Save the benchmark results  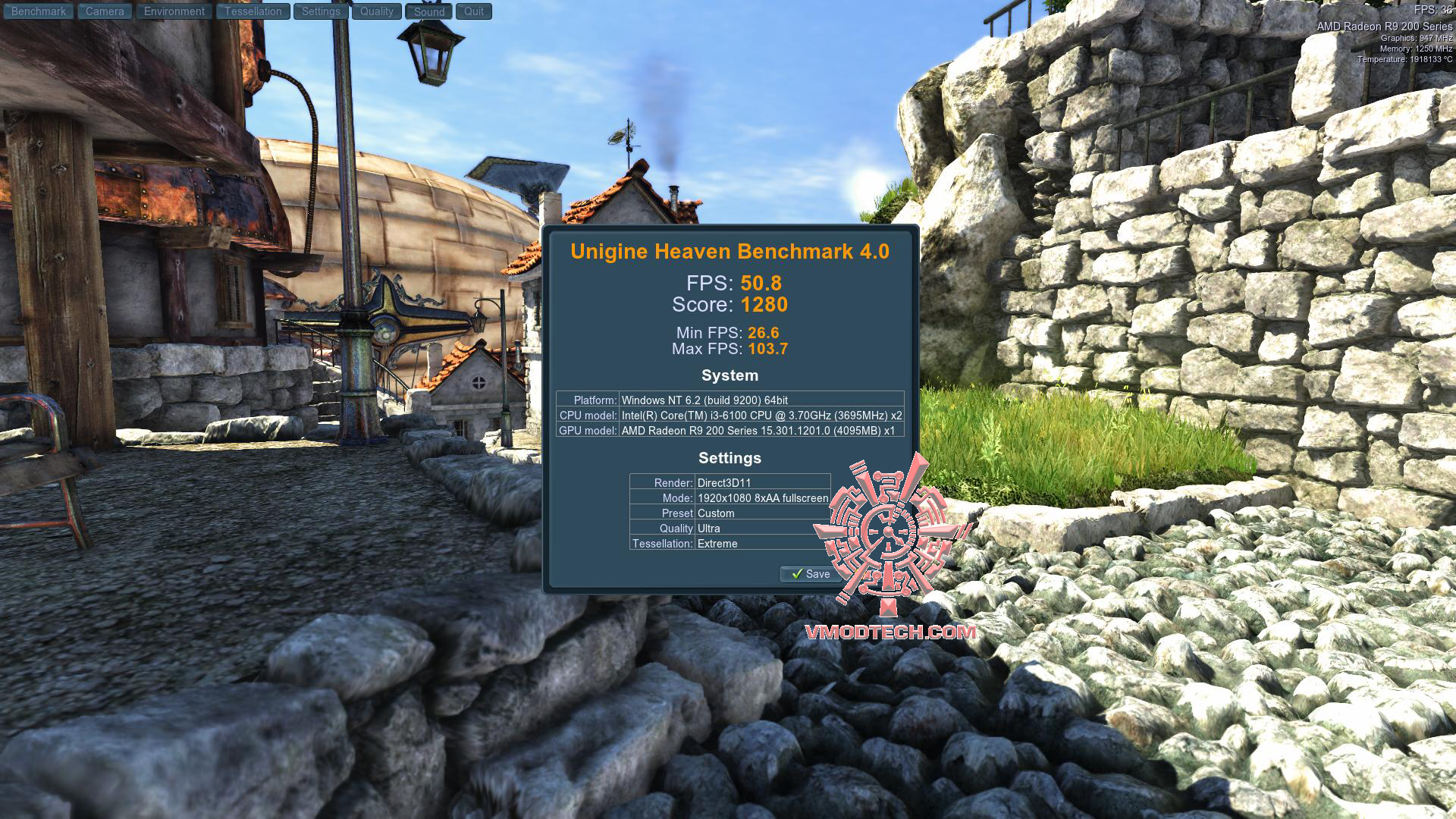coord(810,574)
